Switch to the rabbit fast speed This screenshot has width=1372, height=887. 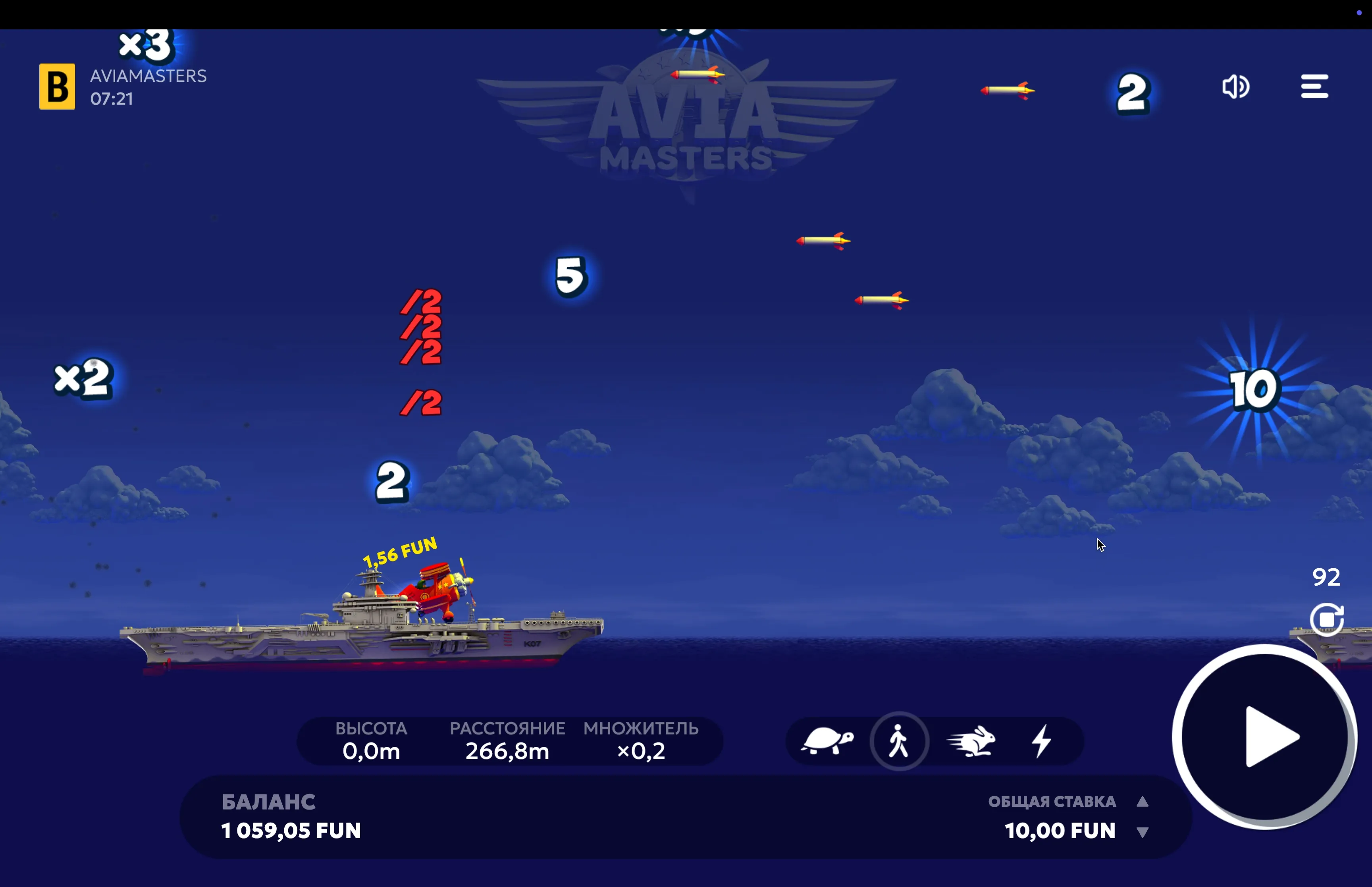tap(972, 741)
